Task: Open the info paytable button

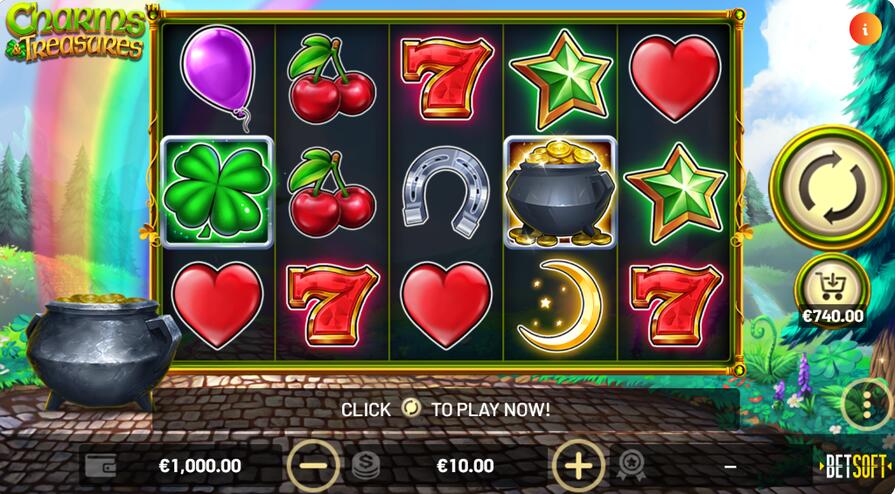Action: [863, 29]
